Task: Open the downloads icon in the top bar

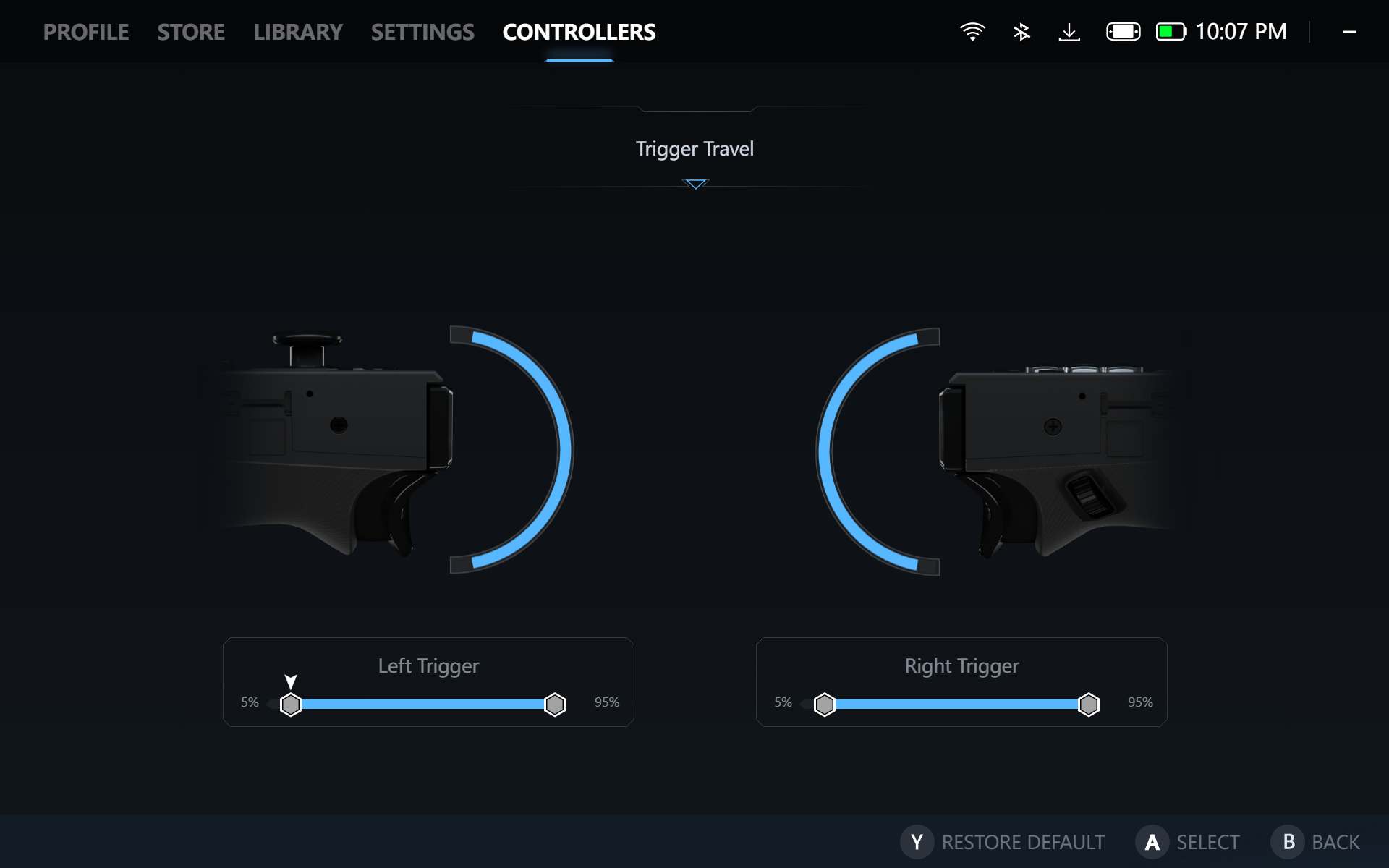Action: point(1070,31)
